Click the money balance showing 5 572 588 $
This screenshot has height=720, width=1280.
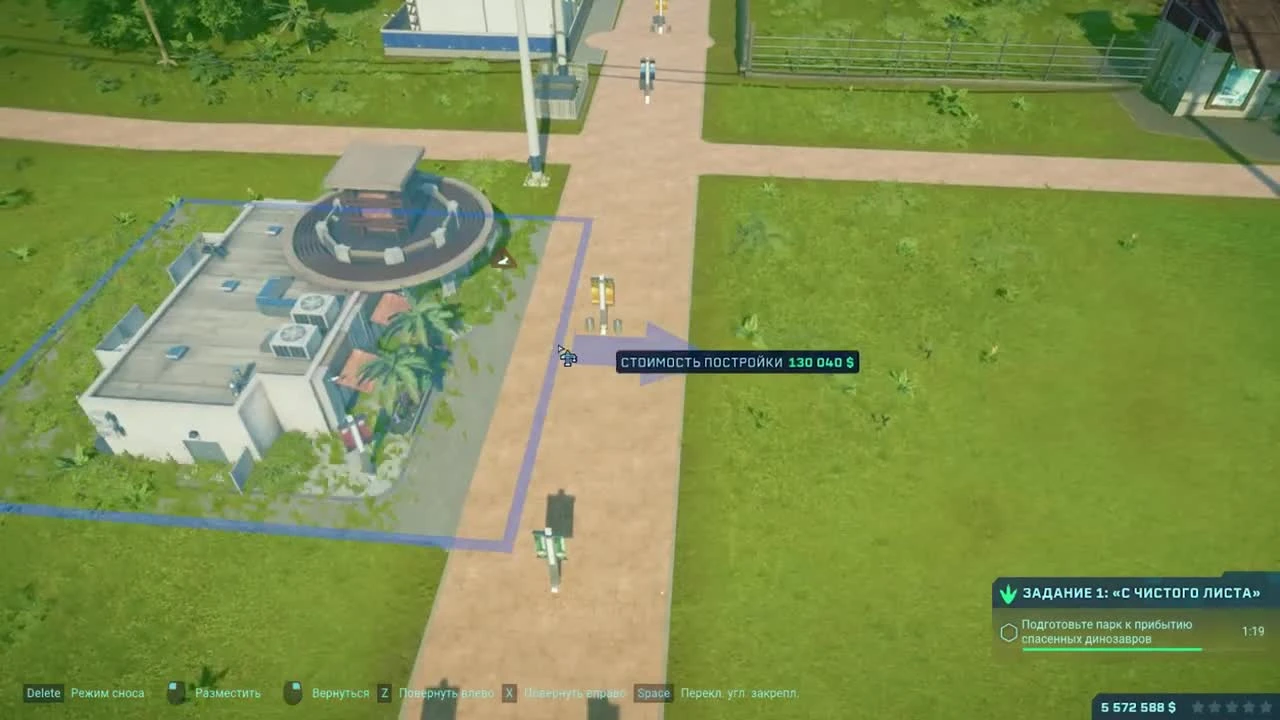coord(1137,705)
